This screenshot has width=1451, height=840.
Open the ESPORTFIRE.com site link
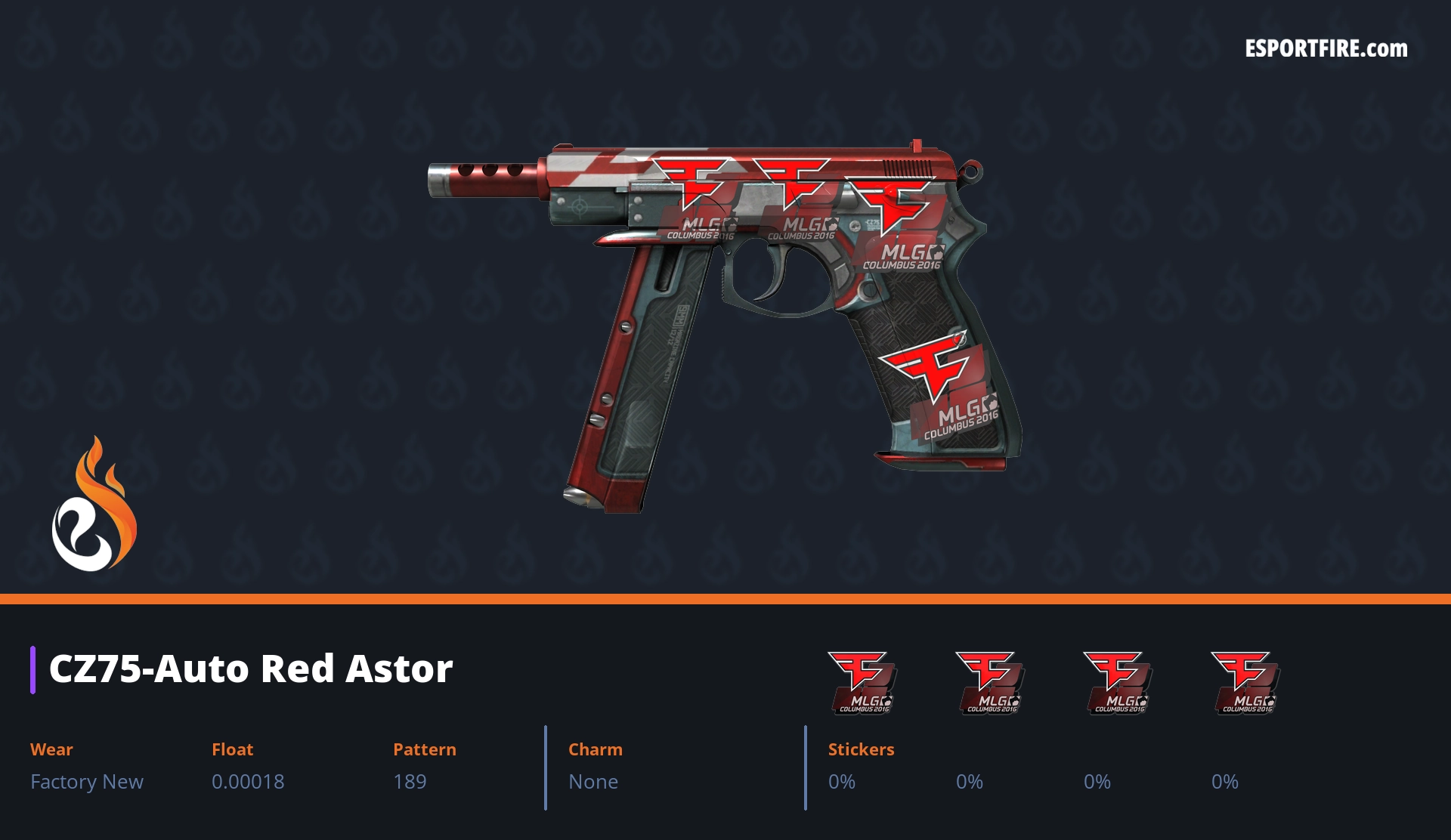click(1326, 49)
